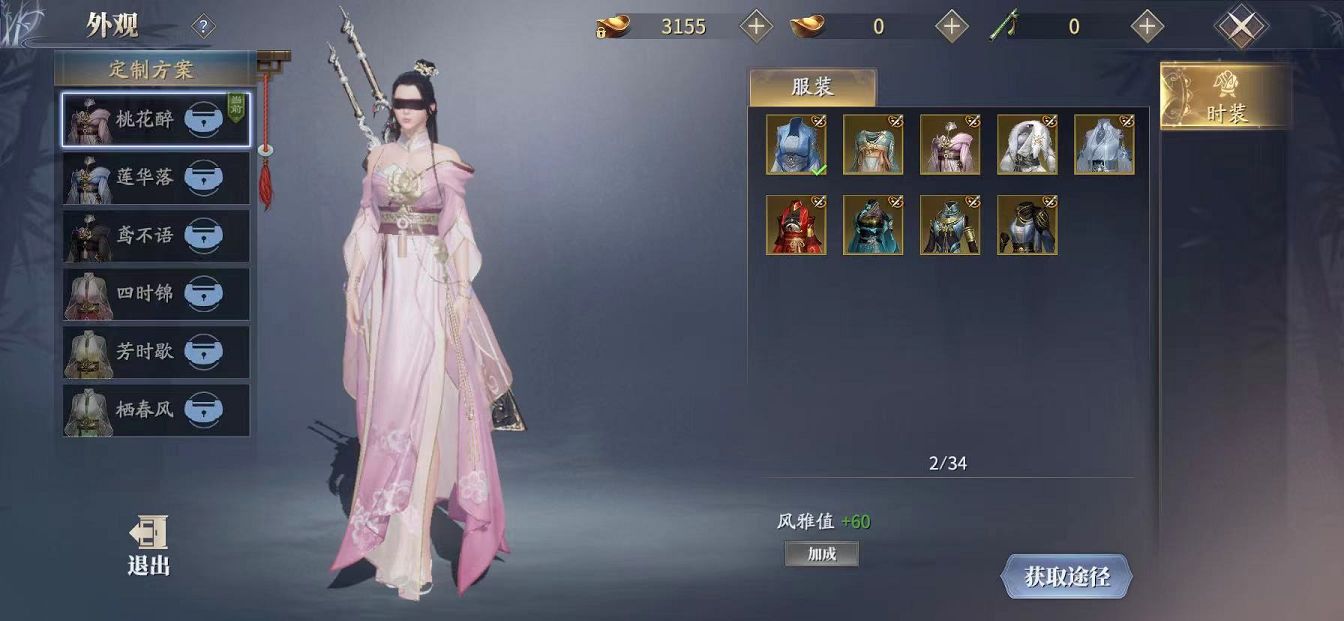Image resolution: width=1344 pixels, height=621 pixels.
Task: Pick the white fur costume
Action: [x=1027, y=145]
